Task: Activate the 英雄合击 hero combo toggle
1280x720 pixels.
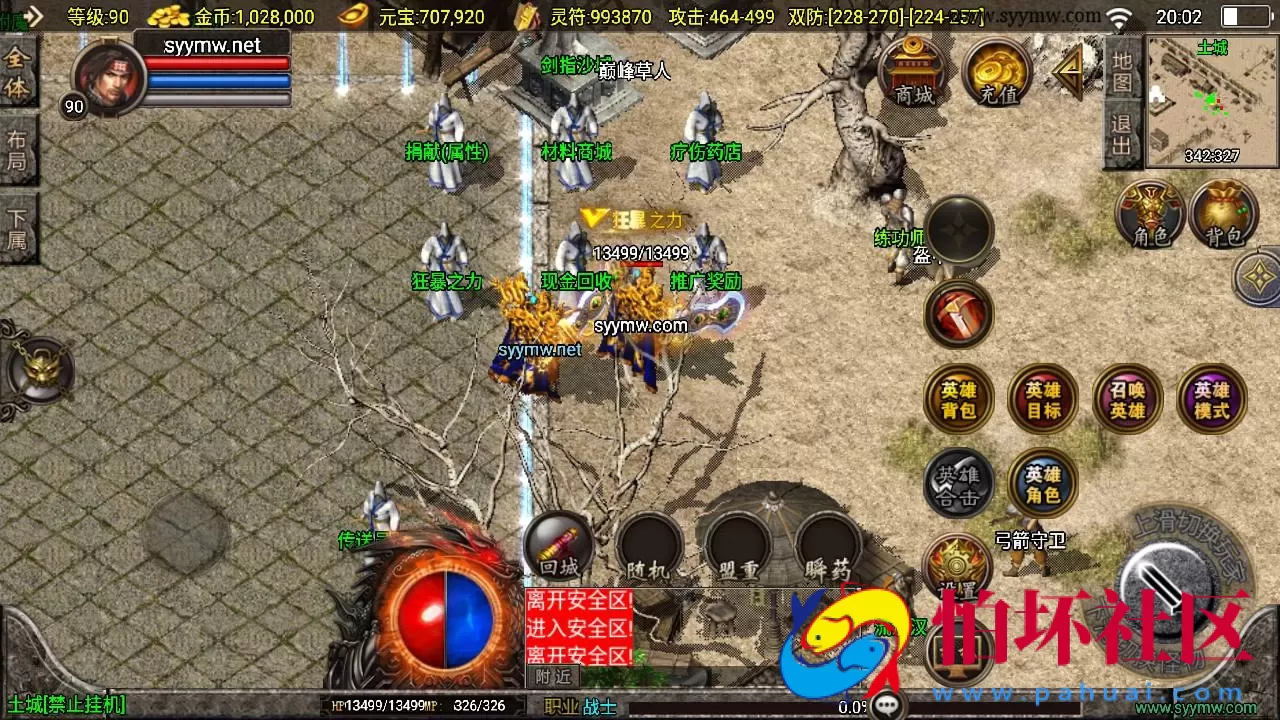Action: (958, 482)
